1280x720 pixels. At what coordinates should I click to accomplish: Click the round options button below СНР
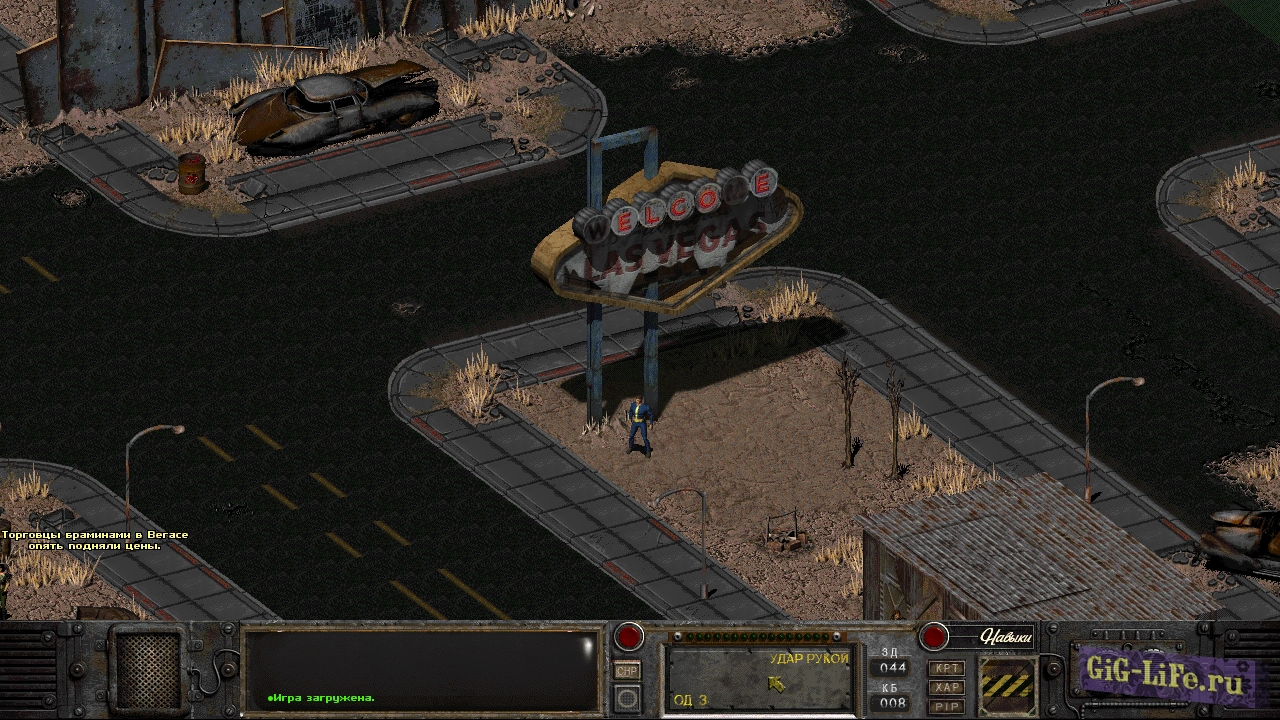pos(628,697)
